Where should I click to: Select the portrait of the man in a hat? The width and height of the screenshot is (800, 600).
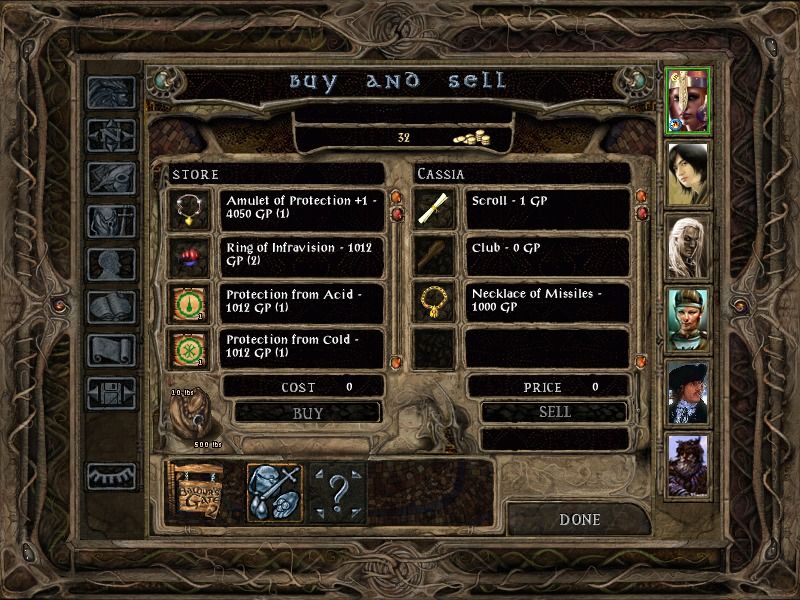688,393
